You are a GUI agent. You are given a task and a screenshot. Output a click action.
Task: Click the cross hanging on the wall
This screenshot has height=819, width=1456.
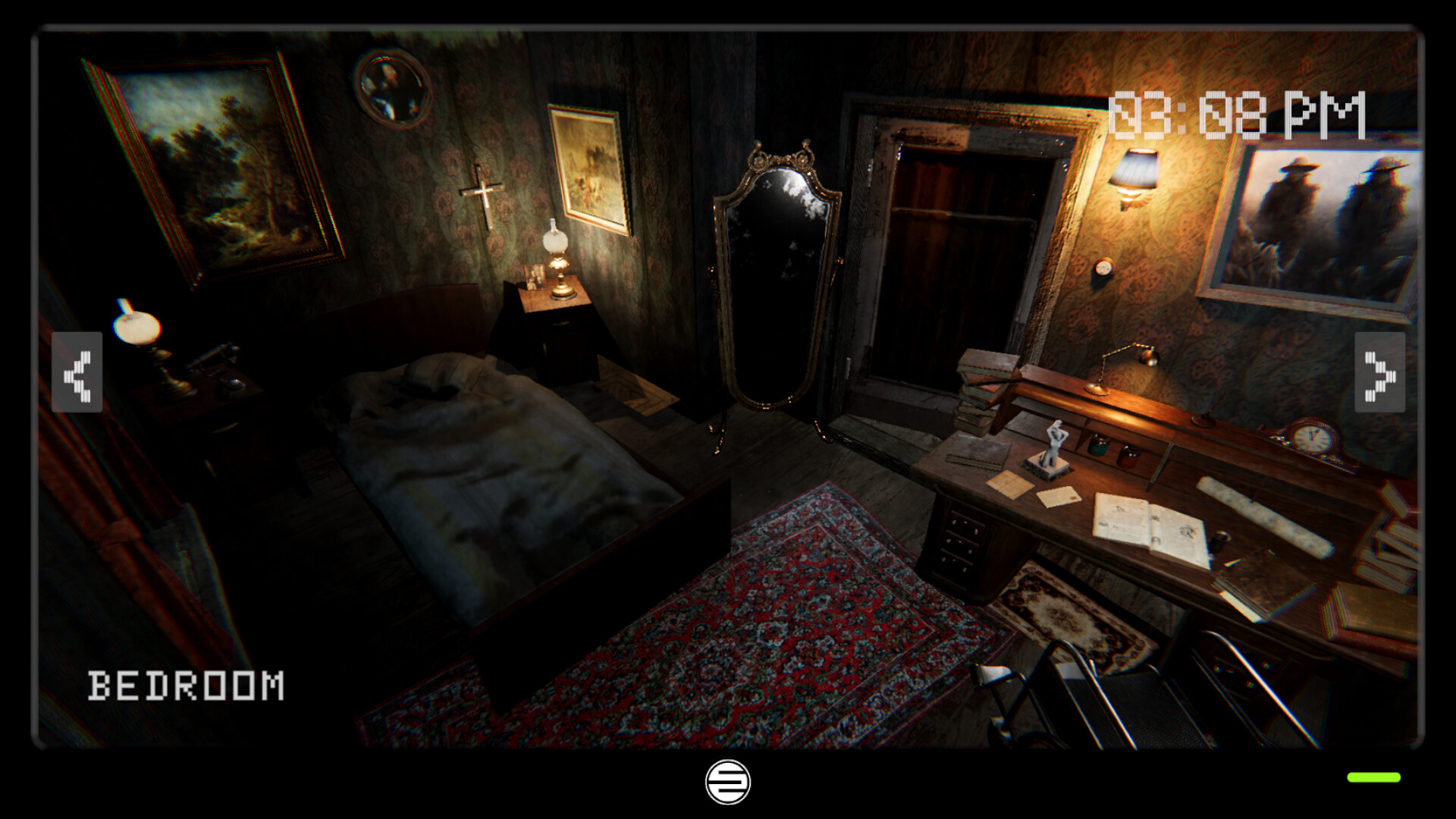click(x=484, y=191)
